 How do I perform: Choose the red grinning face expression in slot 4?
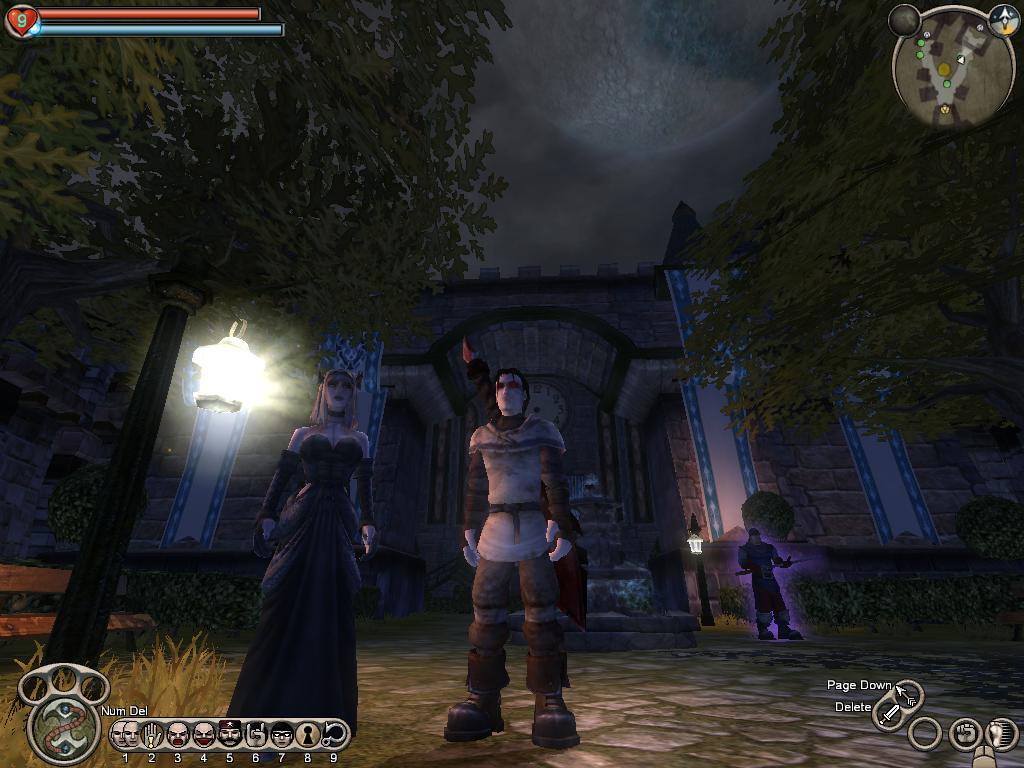(204, 735)
